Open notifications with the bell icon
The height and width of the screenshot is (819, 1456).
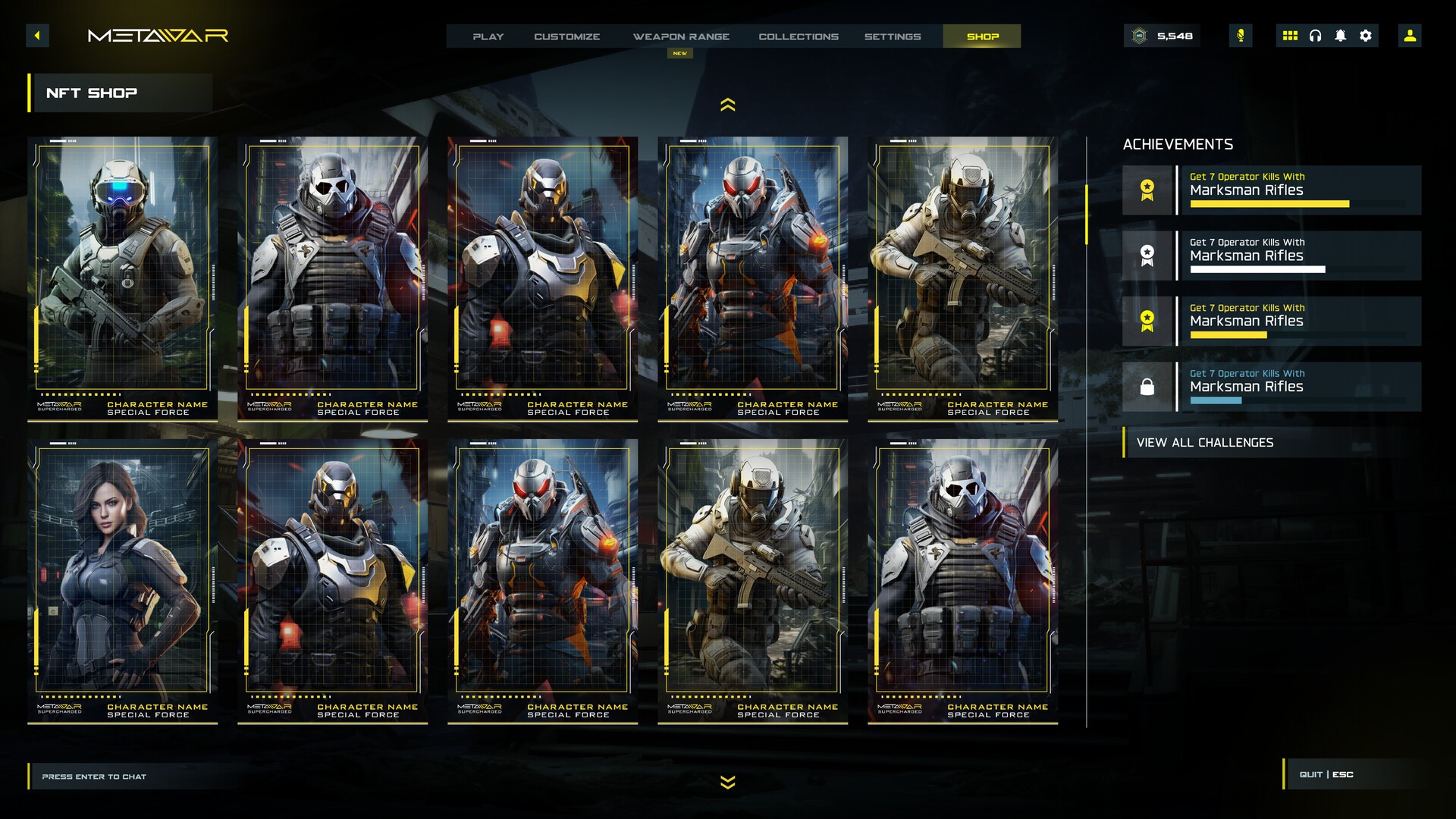[1341, 36]
